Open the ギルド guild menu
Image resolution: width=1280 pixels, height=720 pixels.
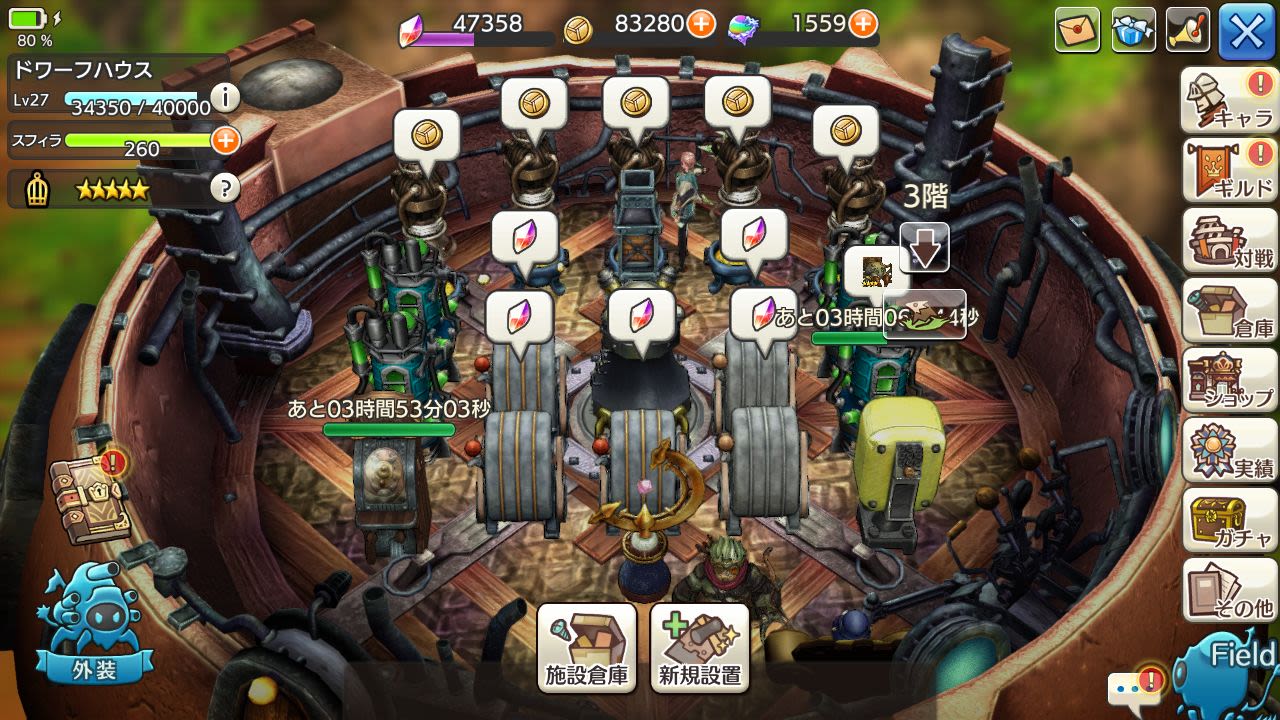click(1229, 170)
